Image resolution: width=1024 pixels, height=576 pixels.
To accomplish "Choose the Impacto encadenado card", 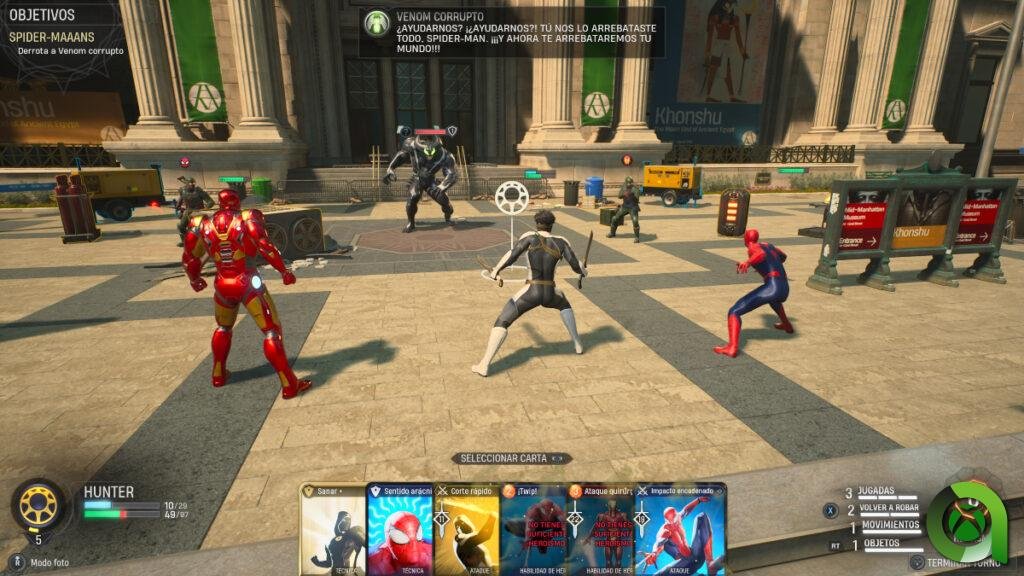I will point(681,529).
